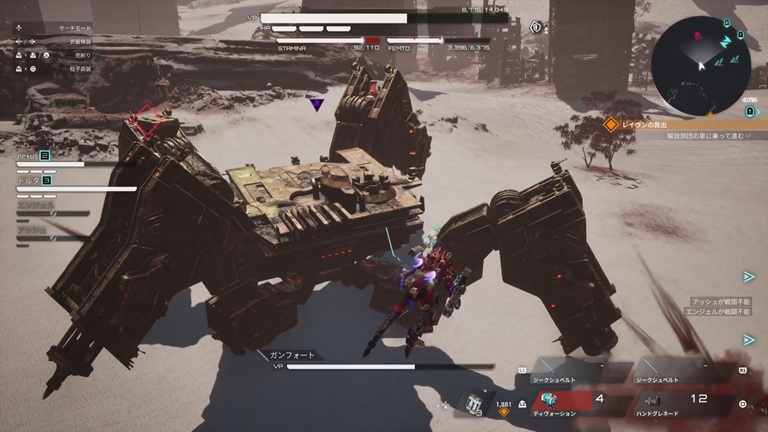Click the shield icon beside the top bars
The image size is (768, 432).
coord(538,27)
